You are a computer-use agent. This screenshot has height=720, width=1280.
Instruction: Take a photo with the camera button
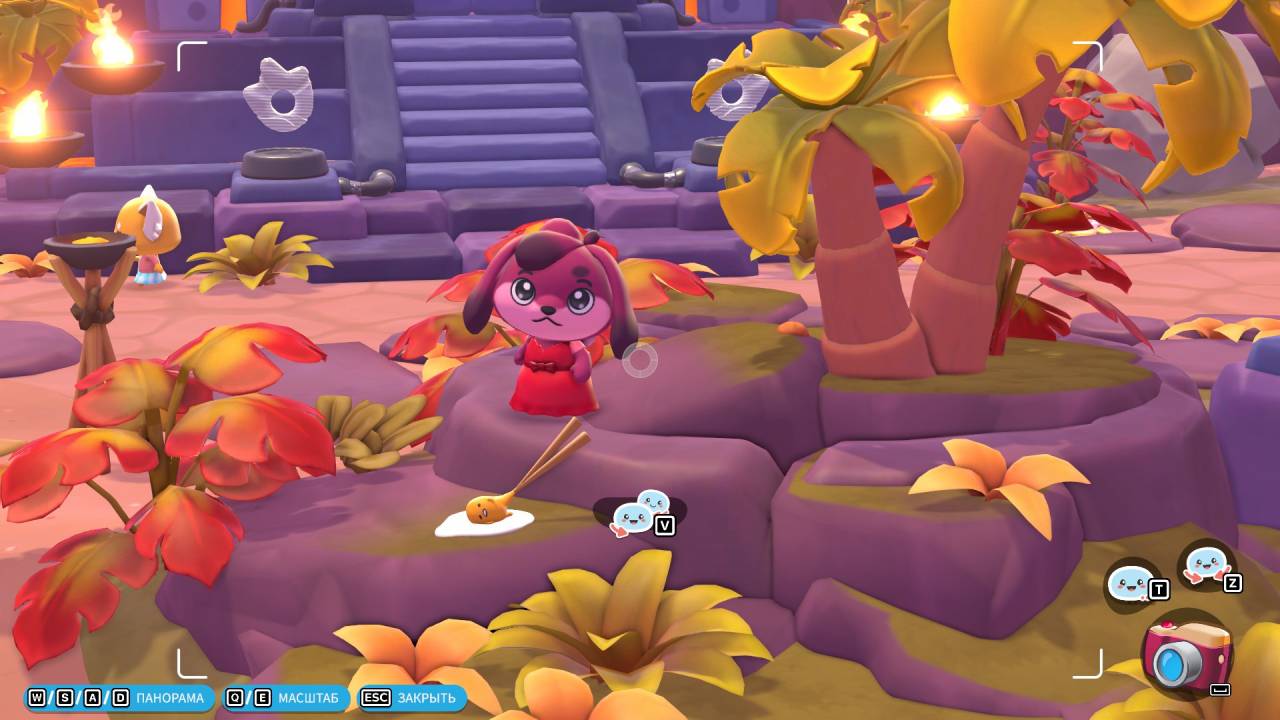1186,655
